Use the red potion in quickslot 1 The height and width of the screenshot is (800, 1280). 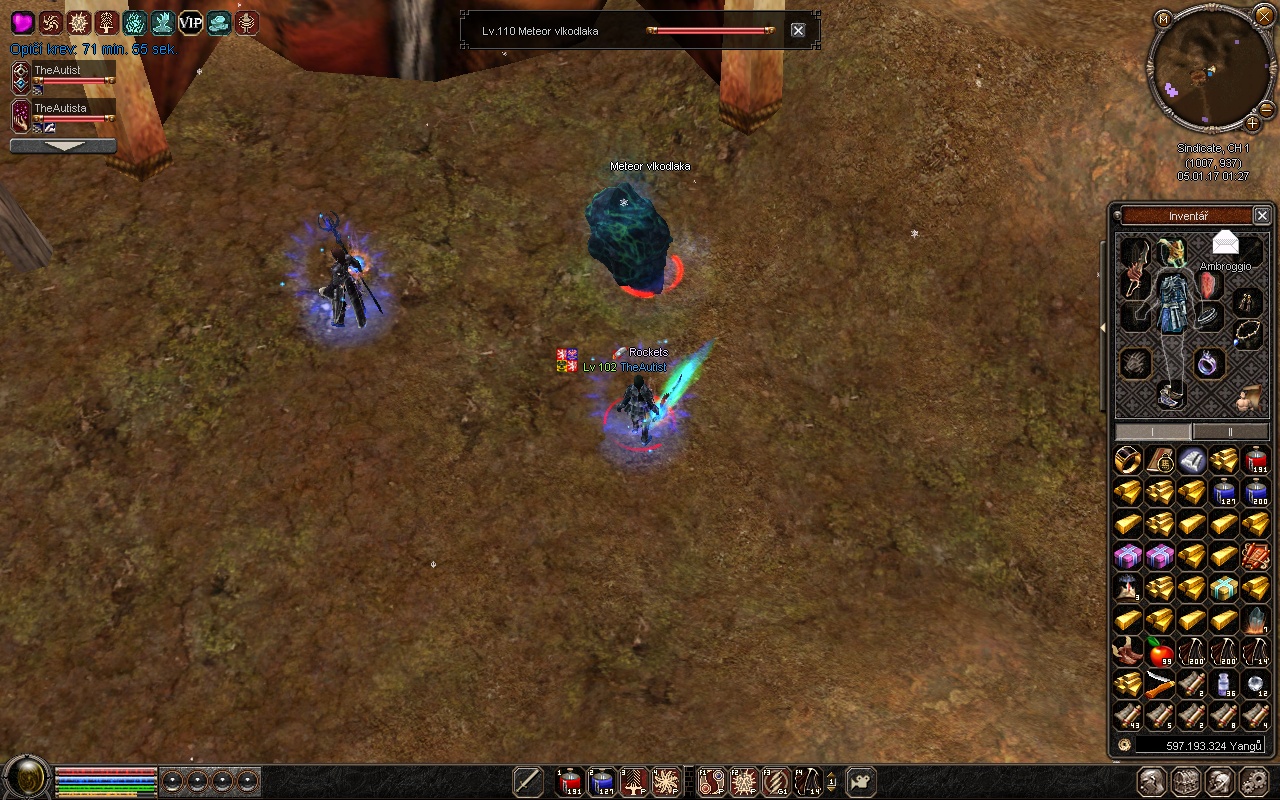(570, 781)
